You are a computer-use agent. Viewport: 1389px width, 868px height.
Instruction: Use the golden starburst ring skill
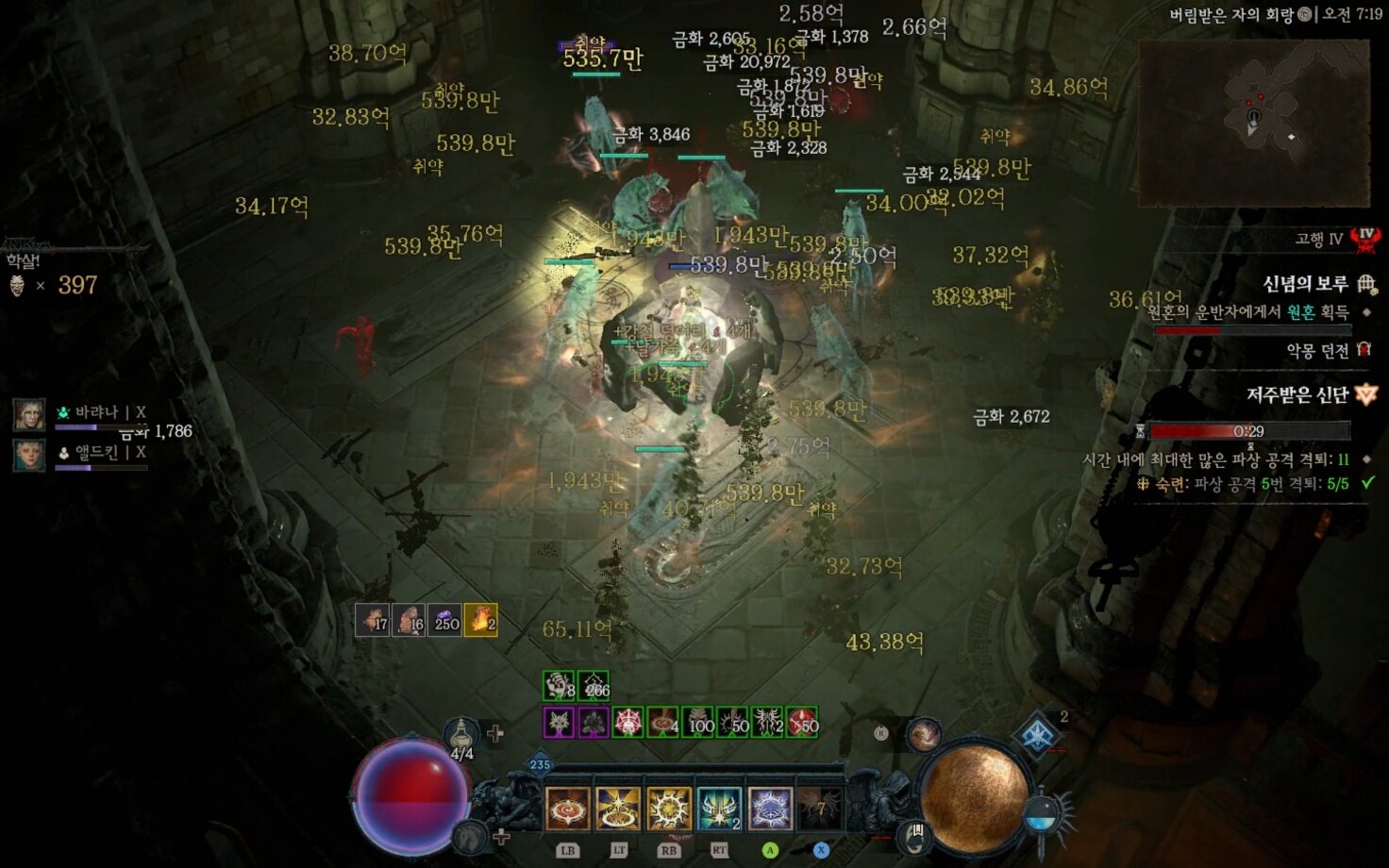tap(618, 809)
